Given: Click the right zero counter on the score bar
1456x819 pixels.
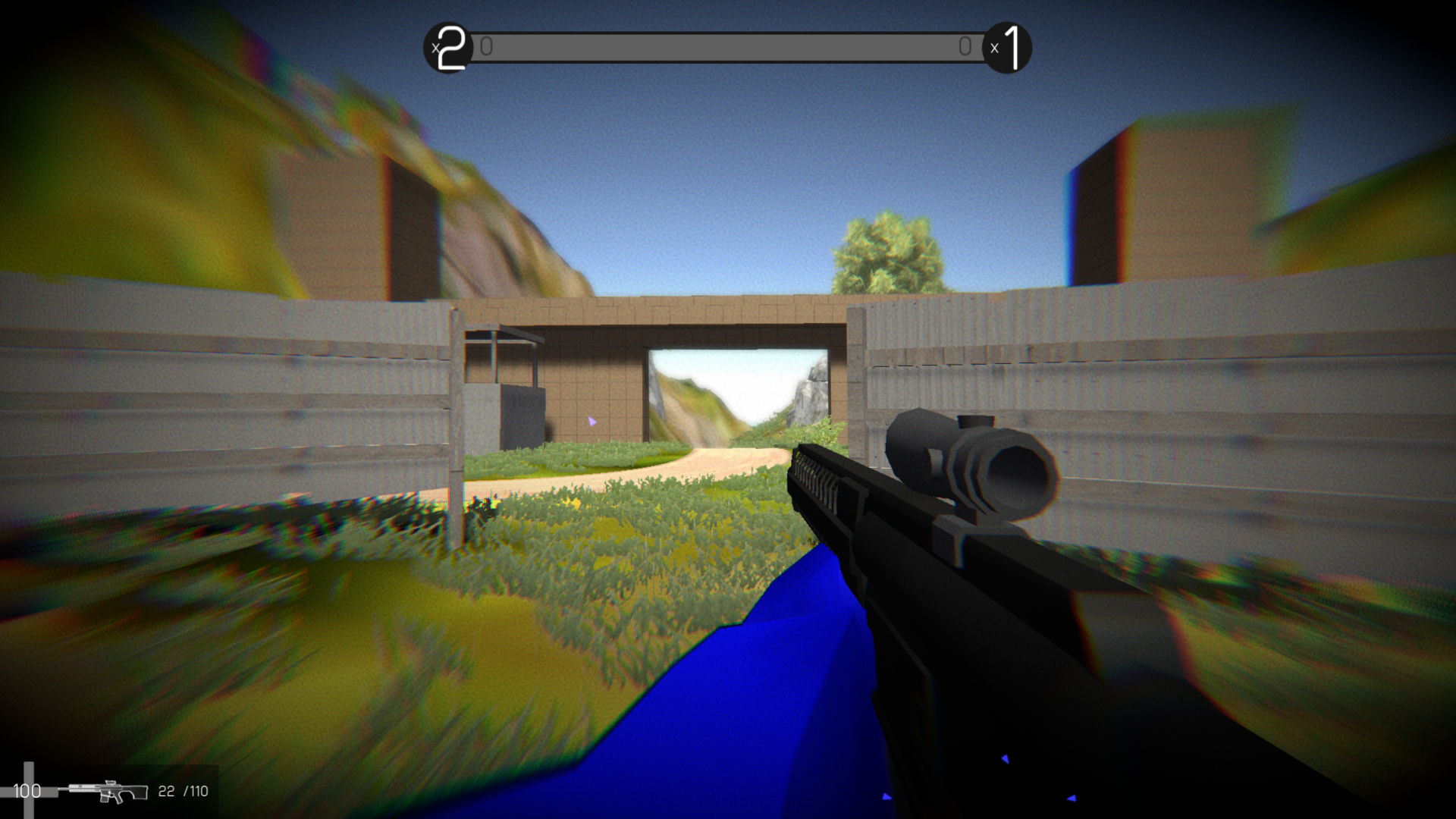Looking at the screenshot, I should coord(965,46).
